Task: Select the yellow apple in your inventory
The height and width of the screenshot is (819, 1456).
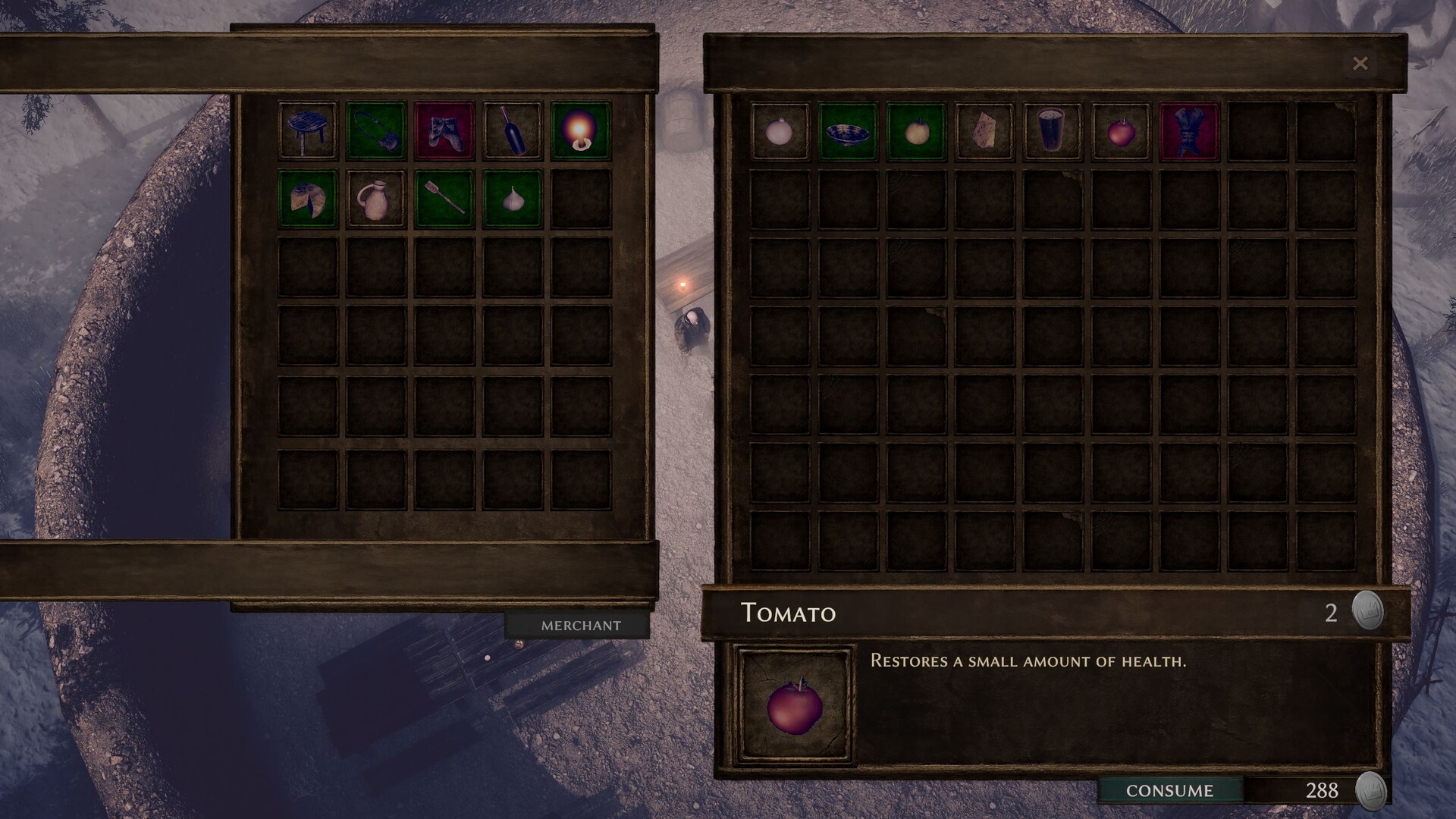Action: click(916, 131)
